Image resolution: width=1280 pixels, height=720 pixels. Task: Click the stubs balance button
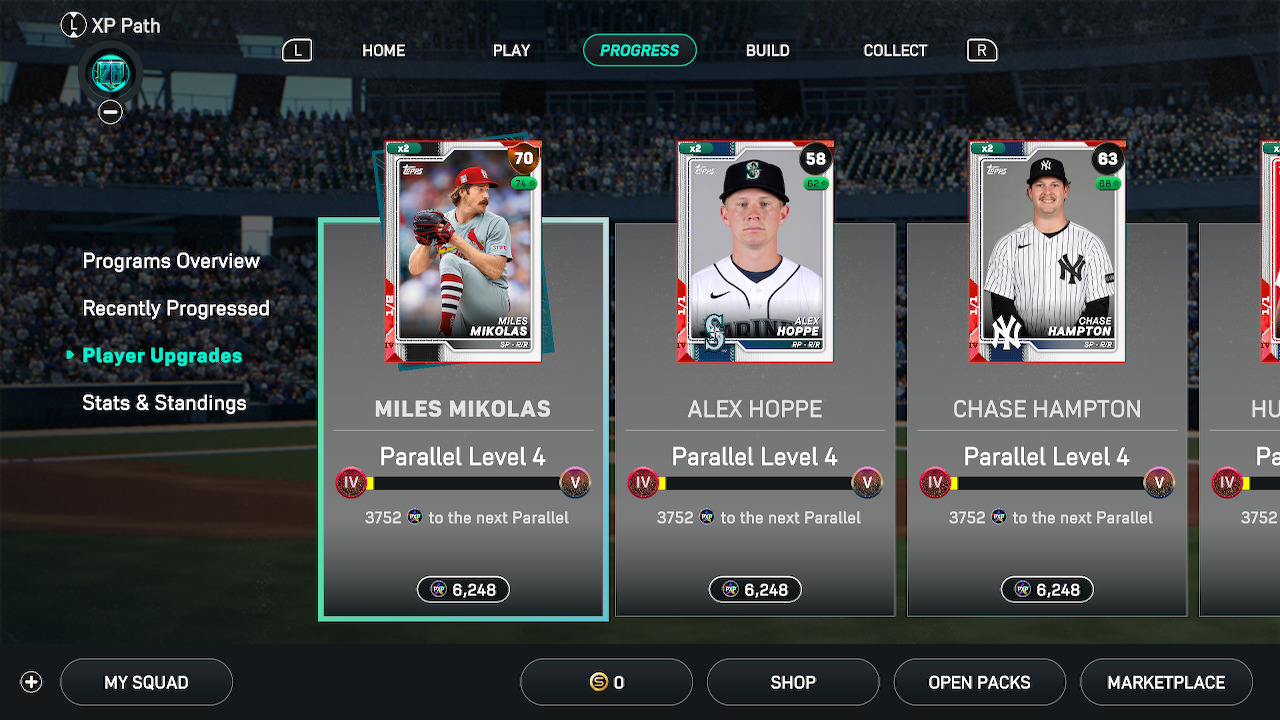pyautogui.click(x=606, y=683)
